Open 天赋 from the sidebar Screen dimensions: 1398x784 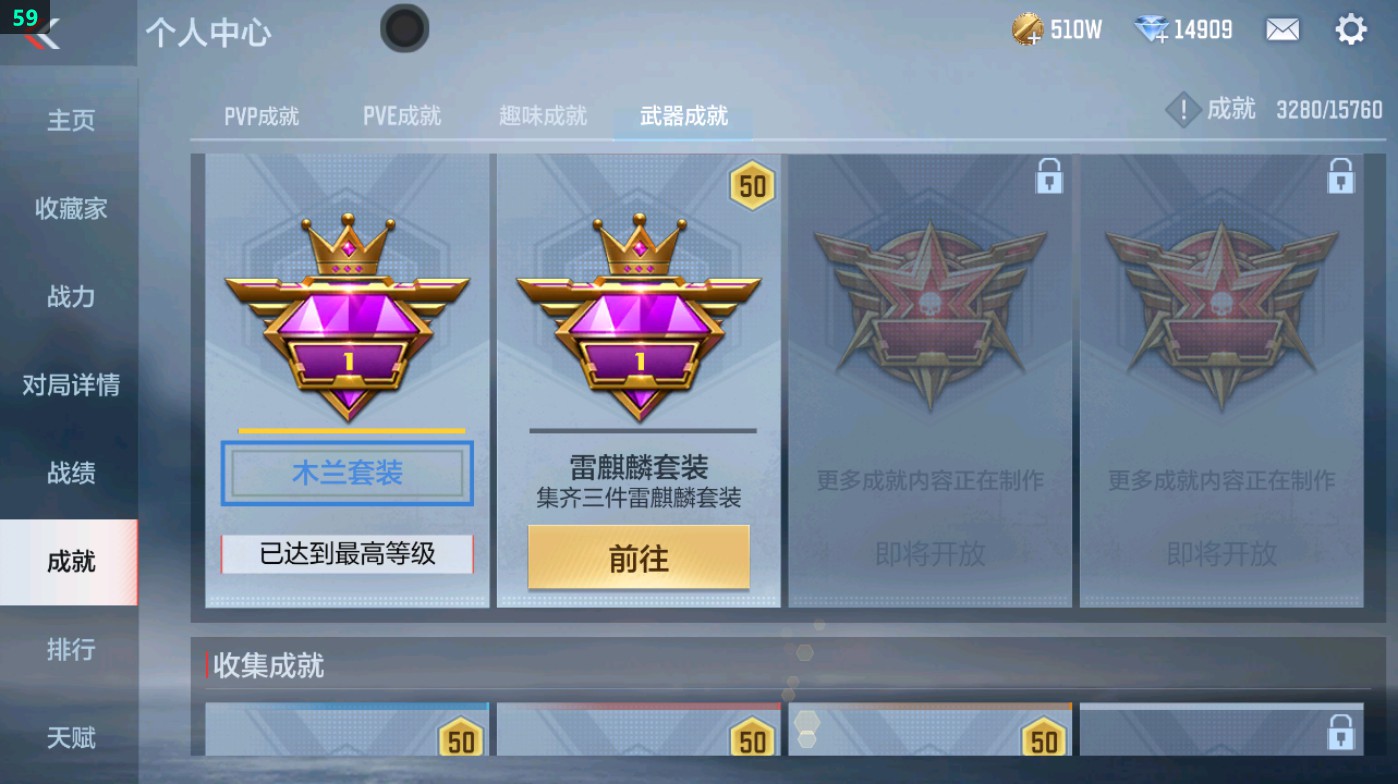click(x=70, y=737)
